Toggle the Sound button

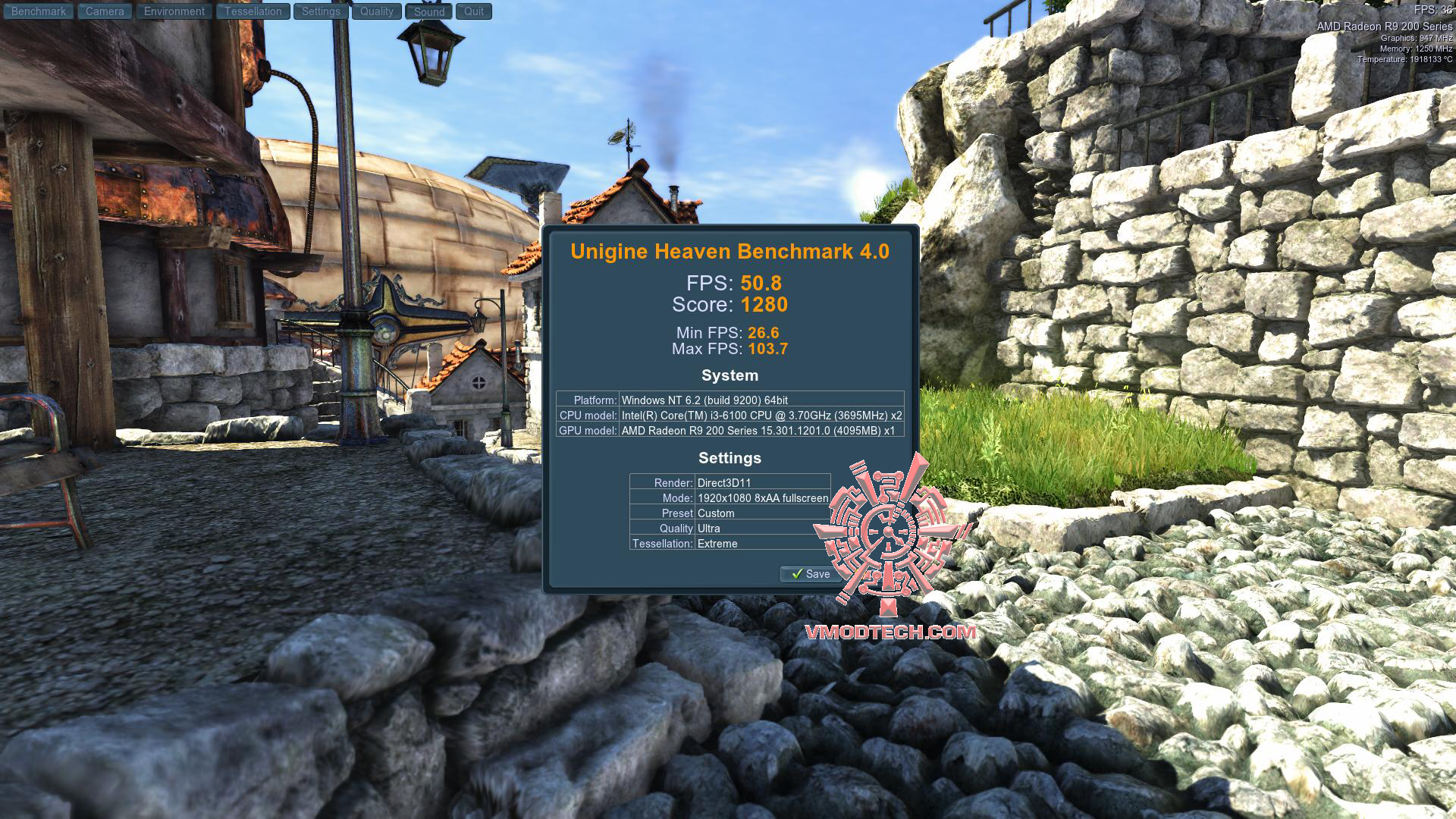click(x=429, y=11)
